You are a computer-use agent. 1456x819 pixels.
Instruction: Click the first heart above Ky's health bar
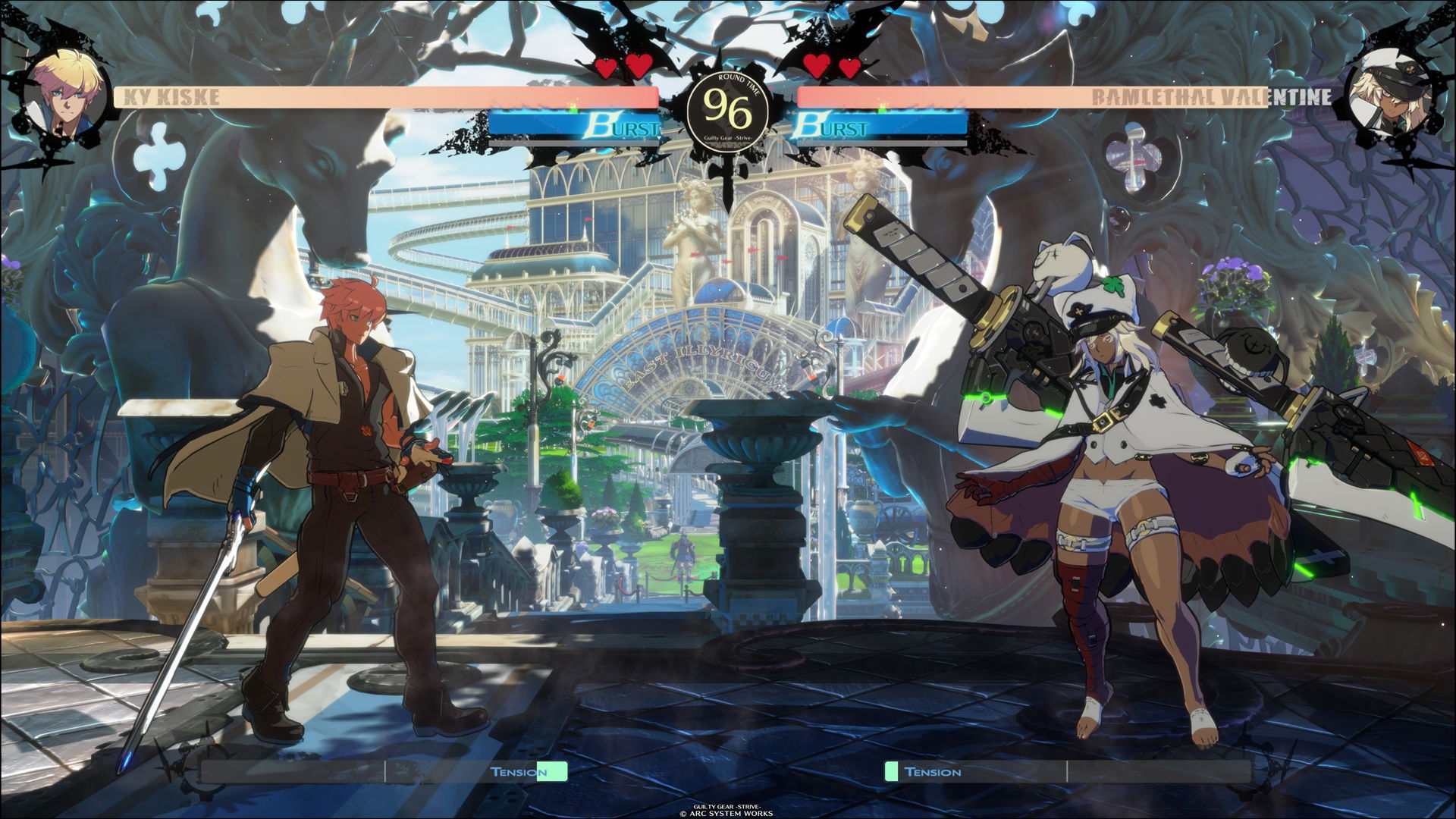[606, 67]
